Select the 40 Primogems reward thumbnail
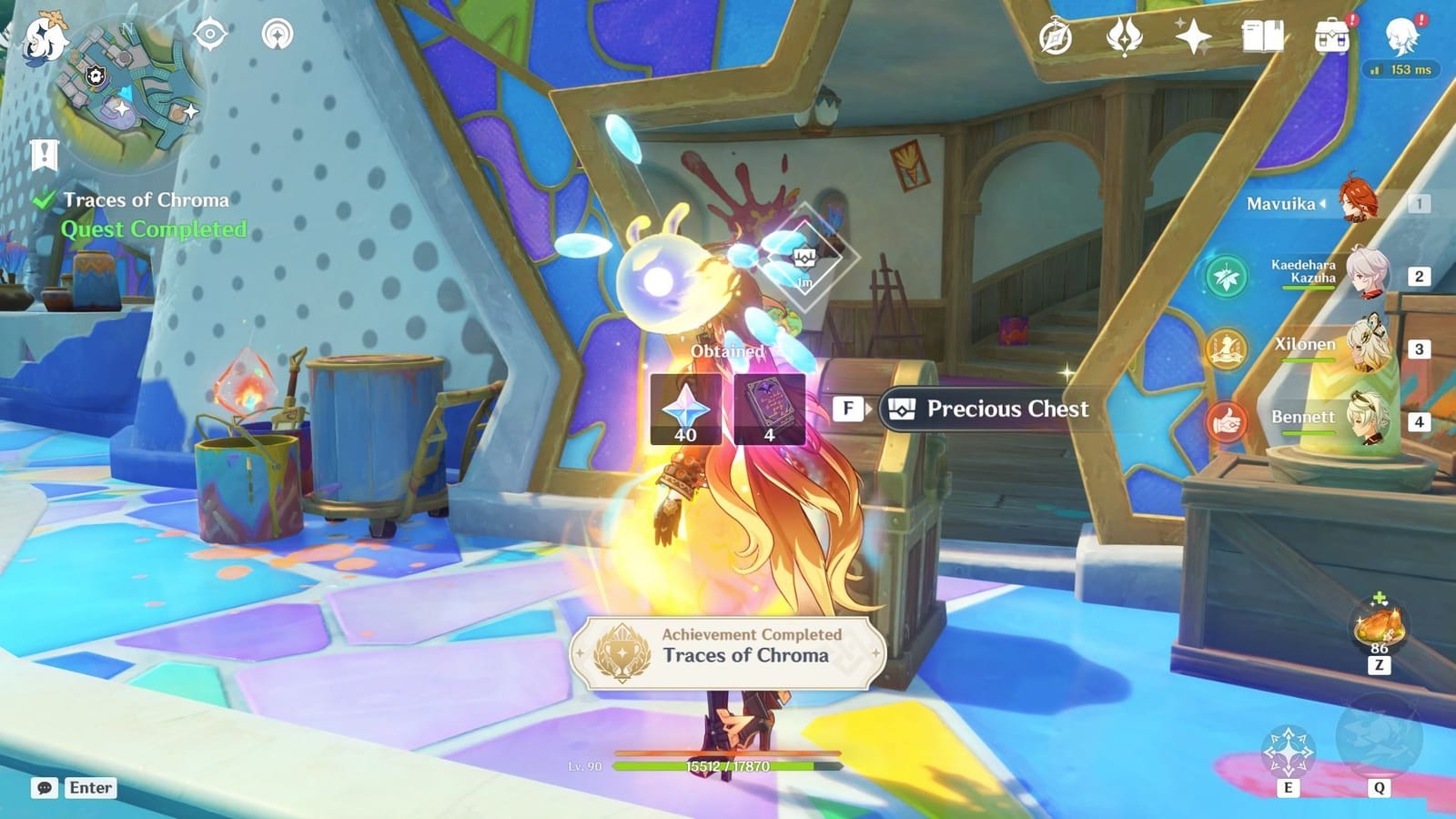Viewport: 1456px width, 819px height. (687, 409)
